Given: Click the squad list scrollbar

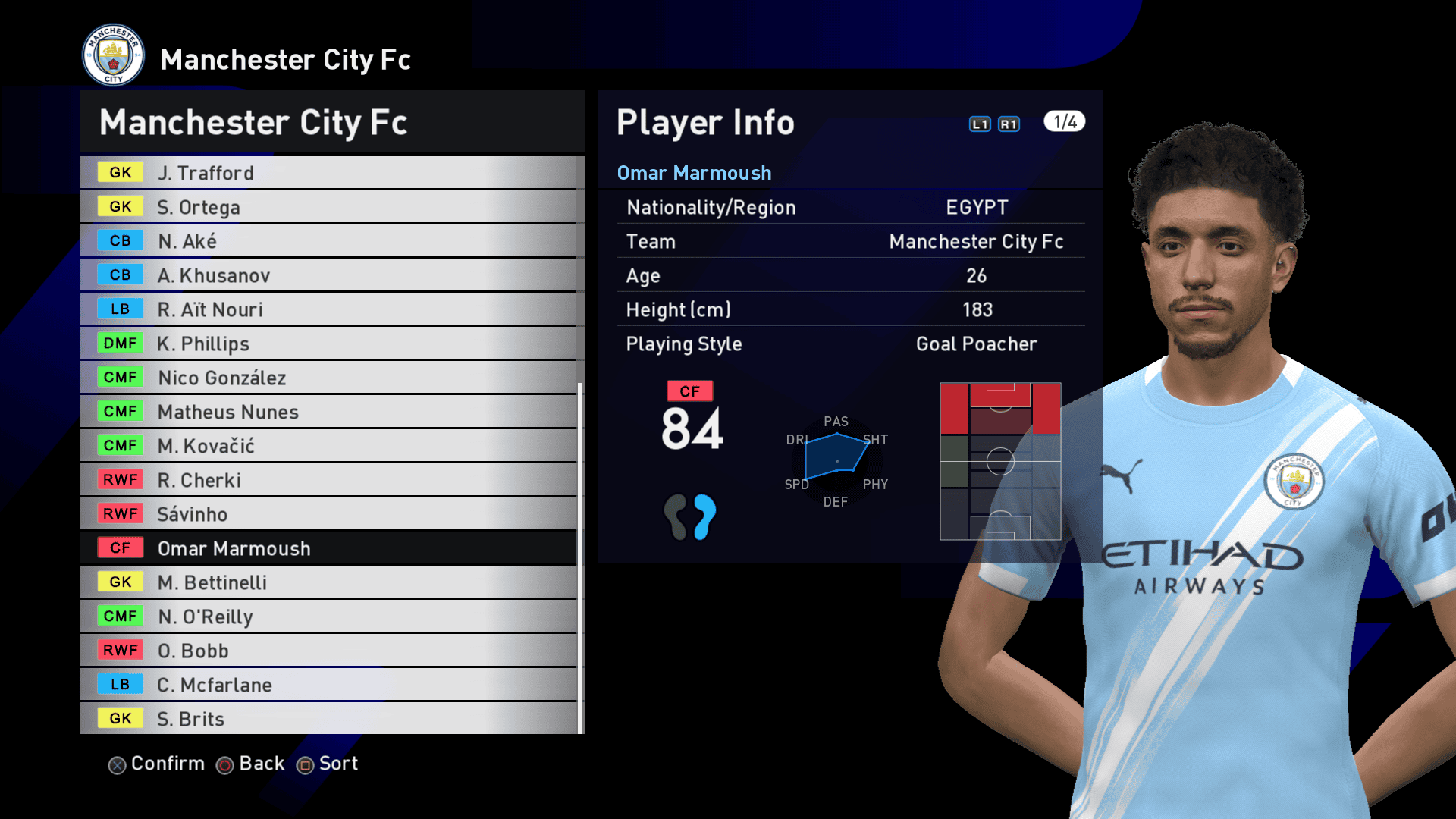Looking at the screenshot, I should 580,557.
